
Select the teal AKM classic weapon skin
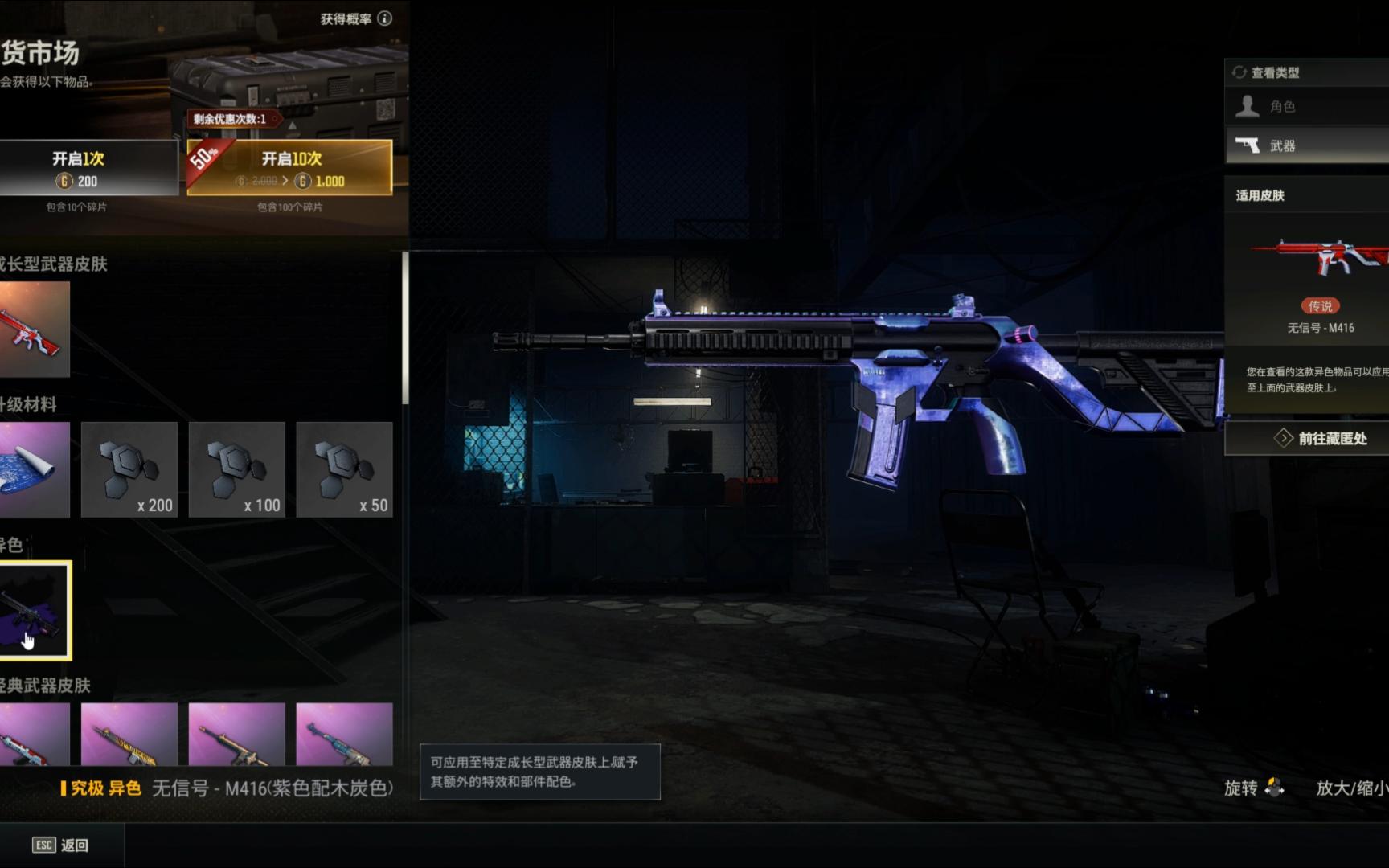[x=344, y=734]
